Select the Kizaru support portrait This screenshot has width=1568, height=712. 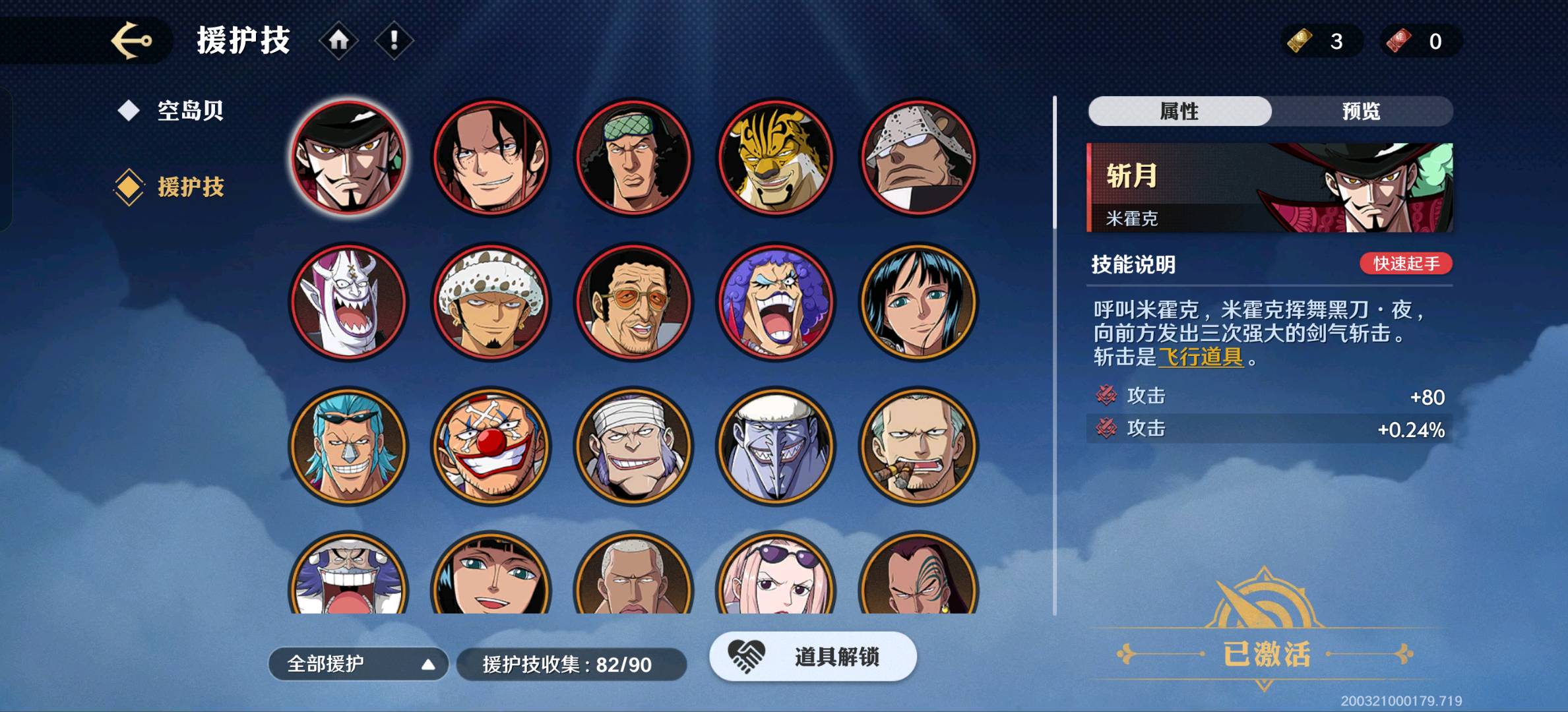(x=633, y=302)
